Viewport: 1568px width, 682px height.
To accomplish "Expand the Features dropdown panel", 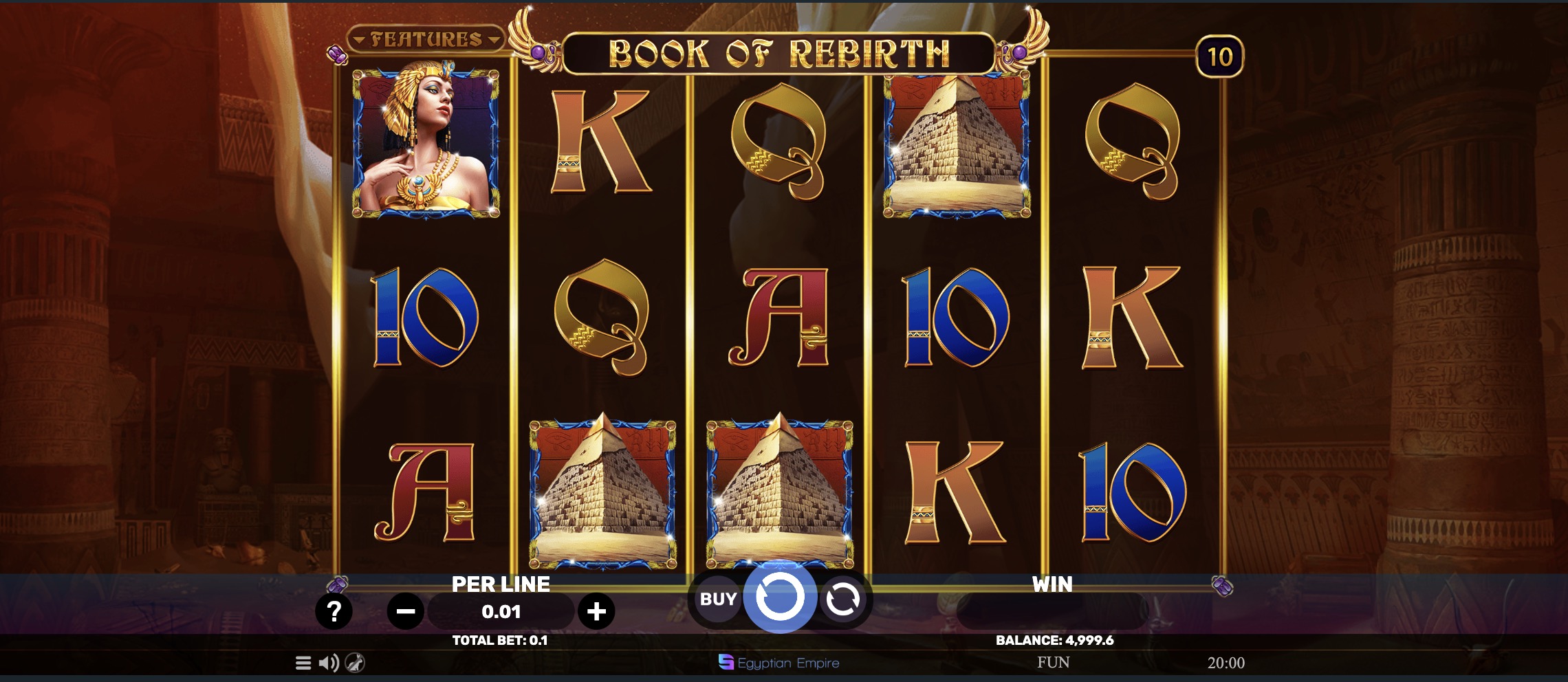I will (426, 38).
